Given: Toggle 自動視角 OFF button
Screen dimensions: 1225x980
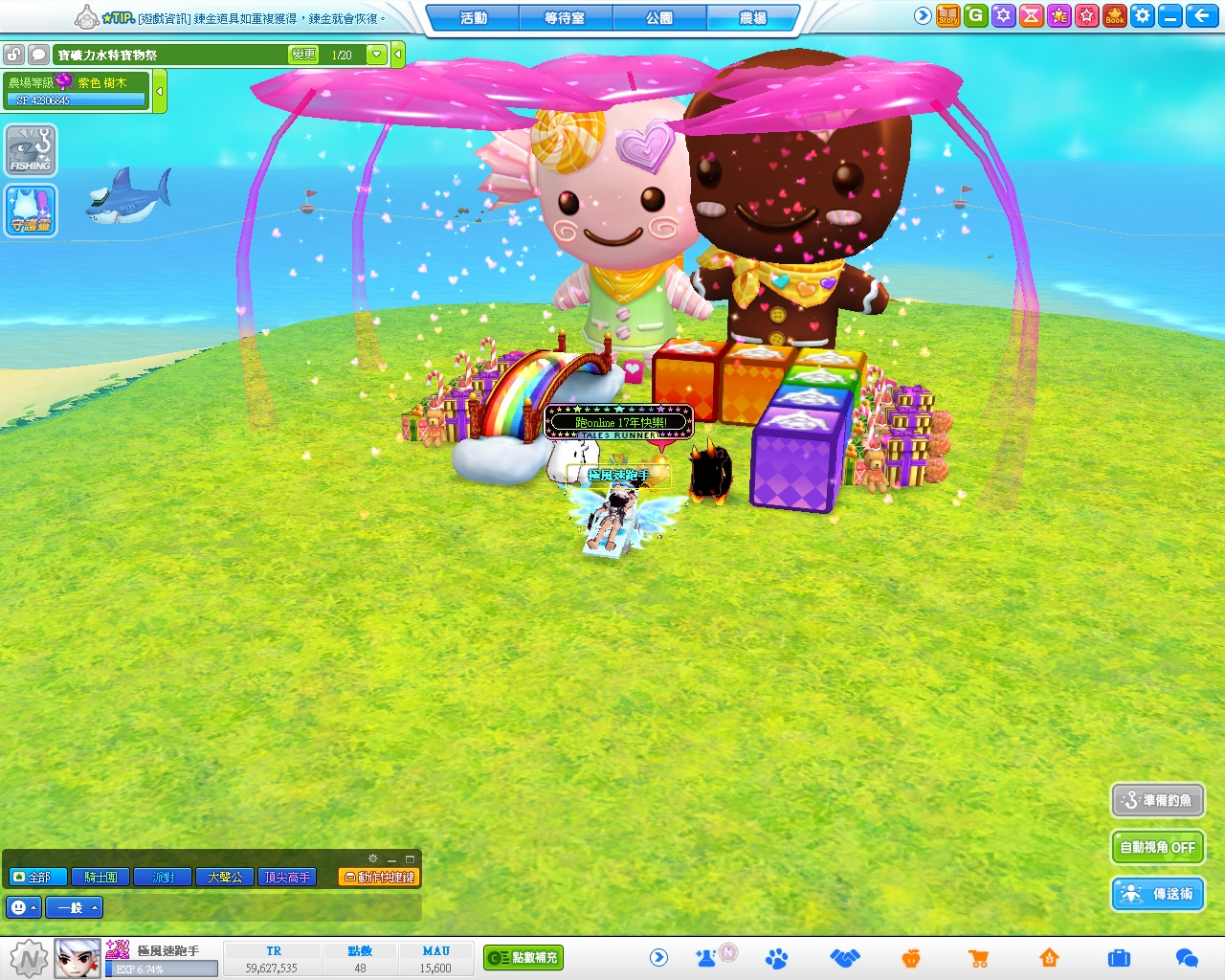Looking at the screenshot, I should pyautogui.click(x=1157, y=847).
